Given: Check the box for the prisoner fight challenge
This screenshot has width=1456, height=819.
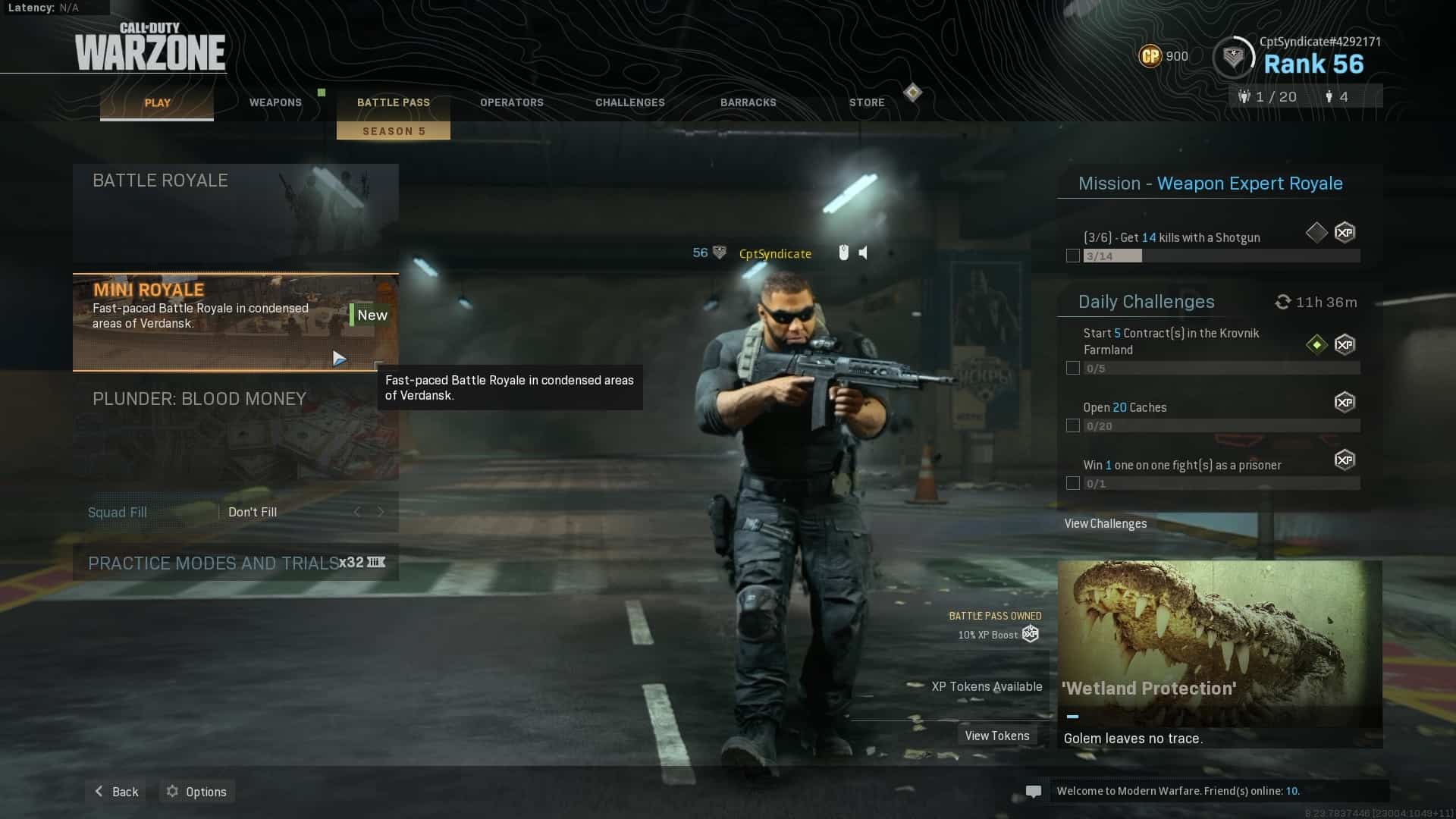Looking at the screenshot, I should pos(1072,483).
